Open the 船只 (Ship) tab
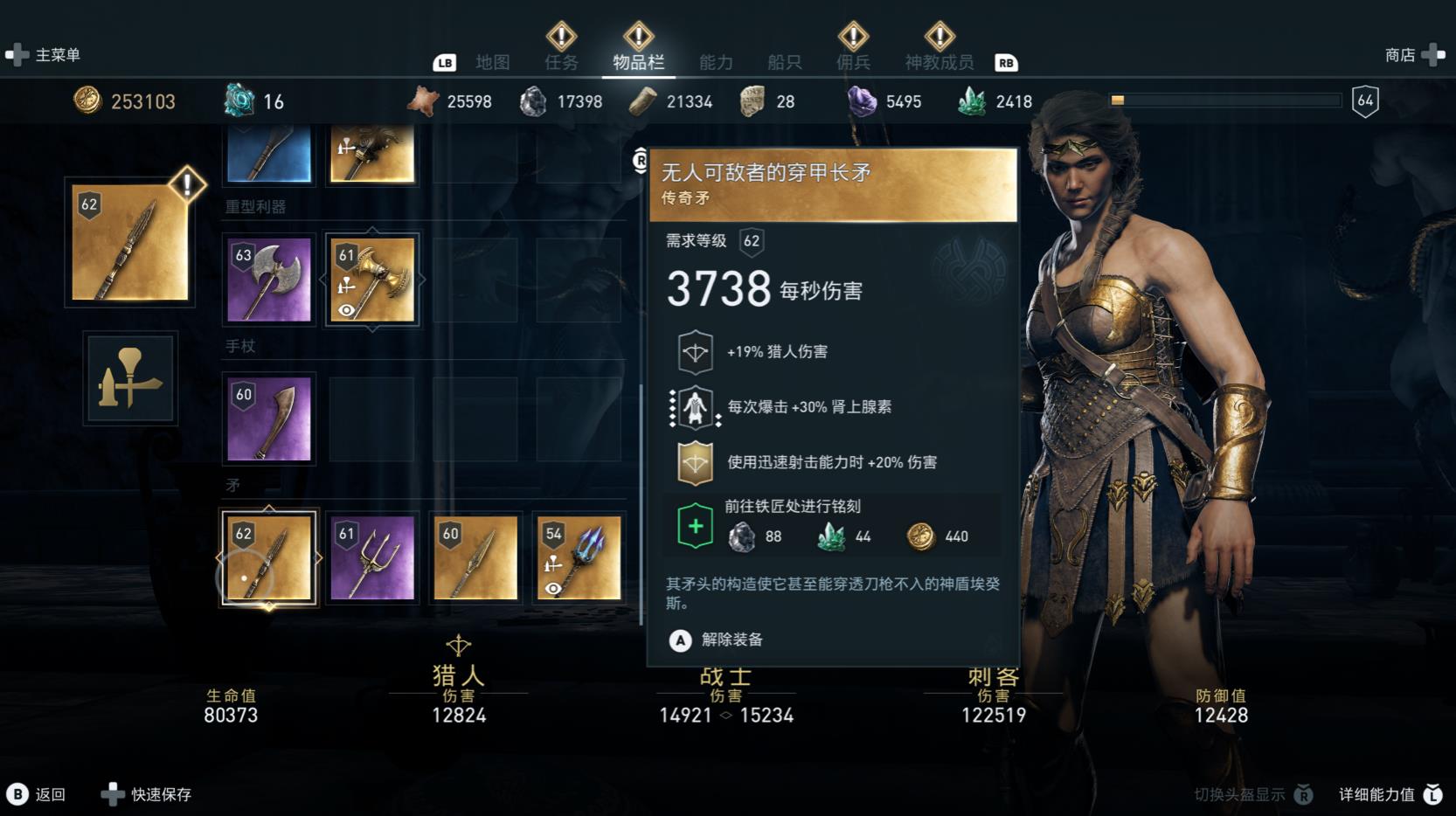Viewport: 1456px width, 816px height. point(784,62)
